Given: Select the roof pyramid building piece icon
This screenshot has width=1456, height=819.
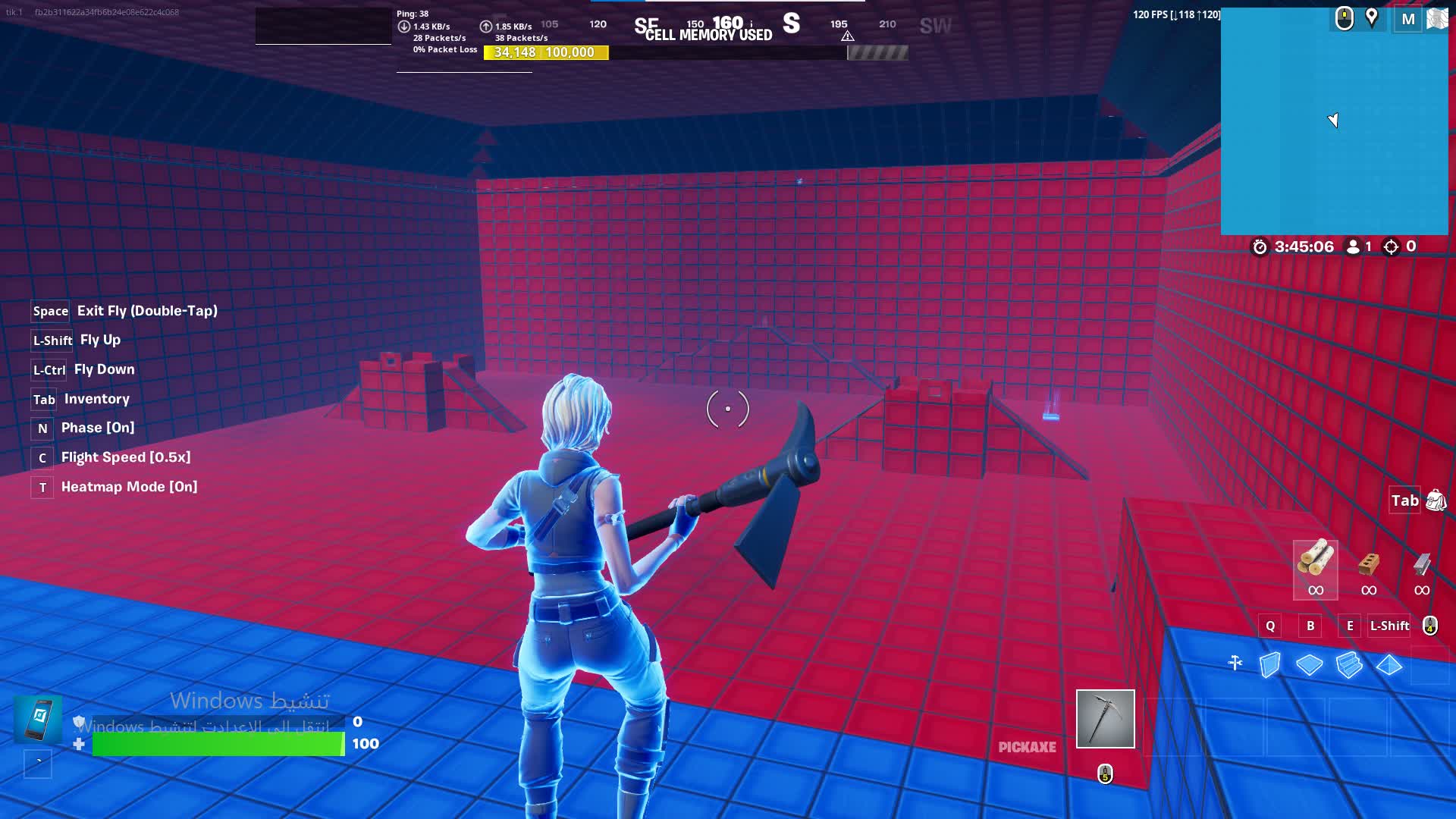Looking at the screenshot, I should pos(1388,664).
